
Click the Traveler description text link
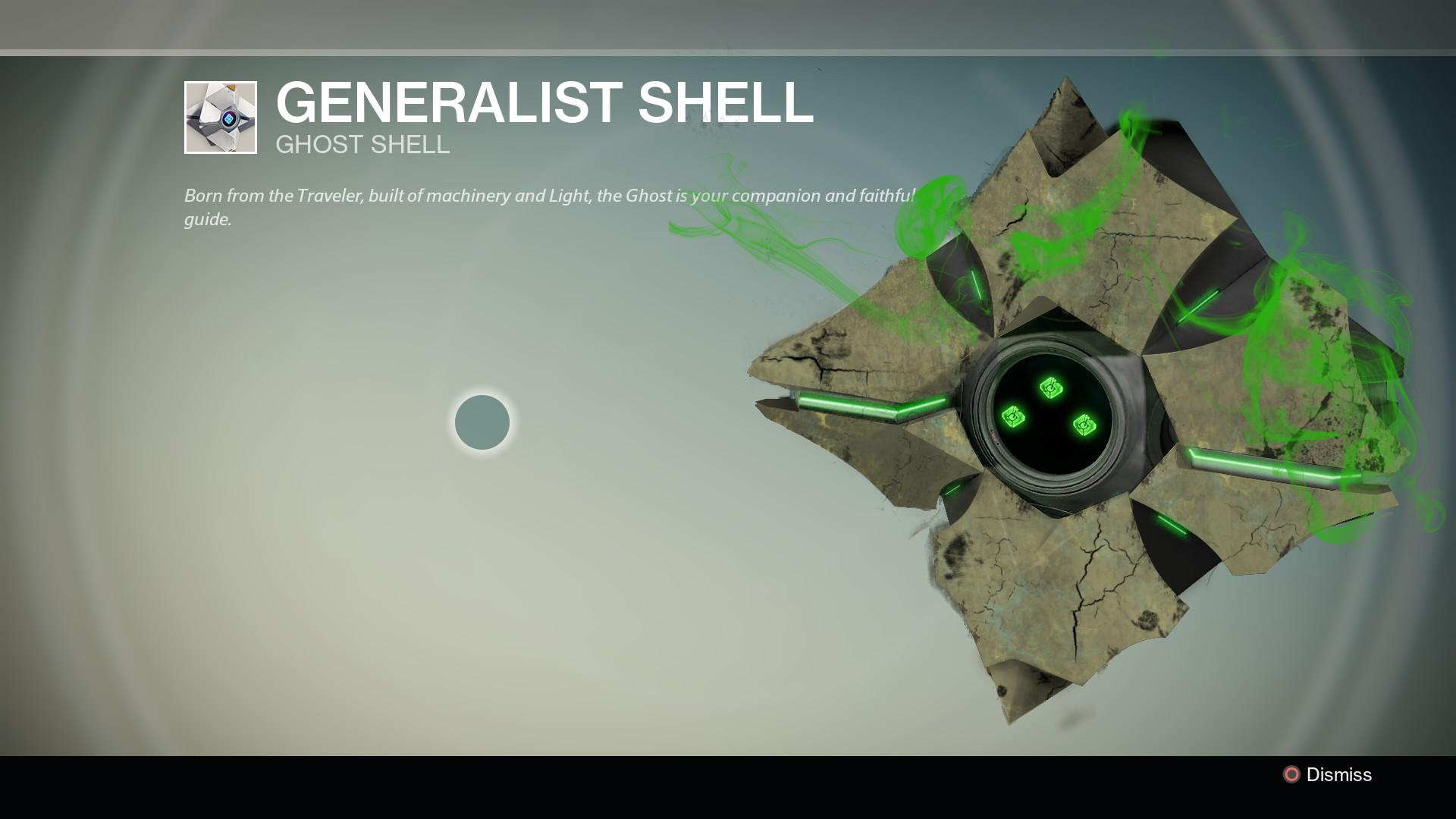click(332, 195)
